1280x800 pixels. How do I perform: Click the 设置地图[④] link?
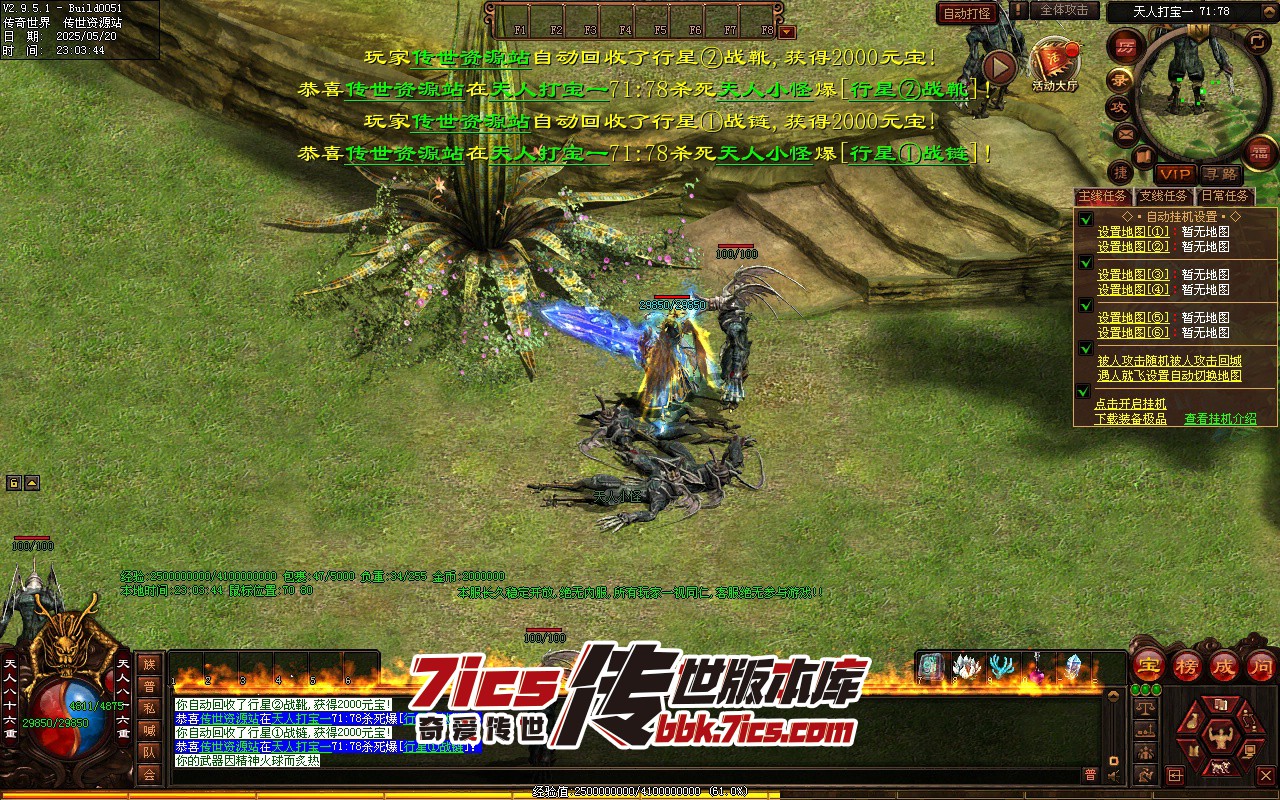click(x=1133, y=290)
